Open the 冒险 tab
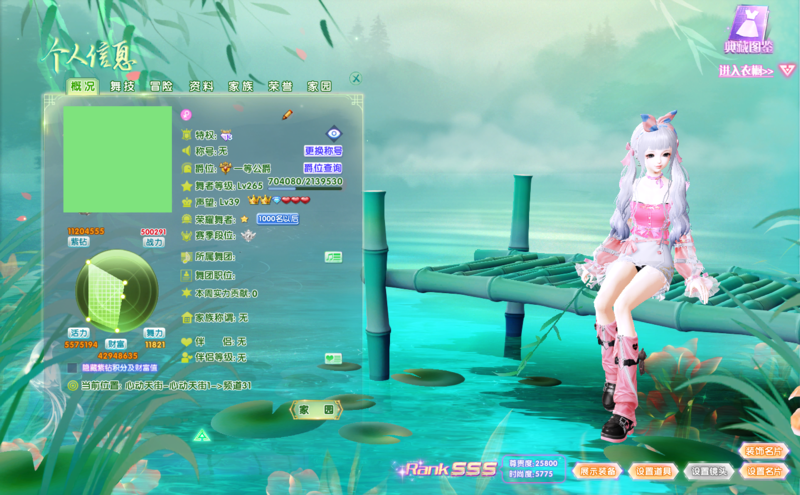 pyautogui.click(x=161, y=87)
